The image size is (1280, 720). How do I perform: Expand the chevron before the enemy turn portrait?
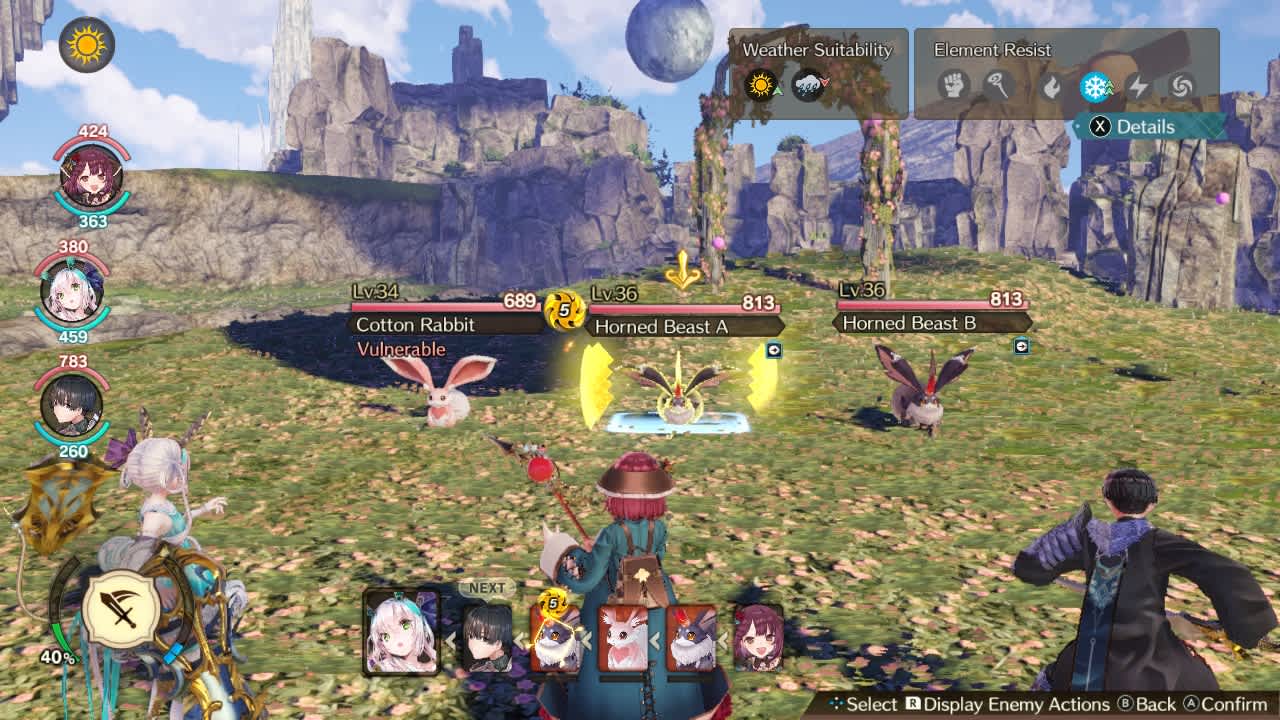[520, 638]
